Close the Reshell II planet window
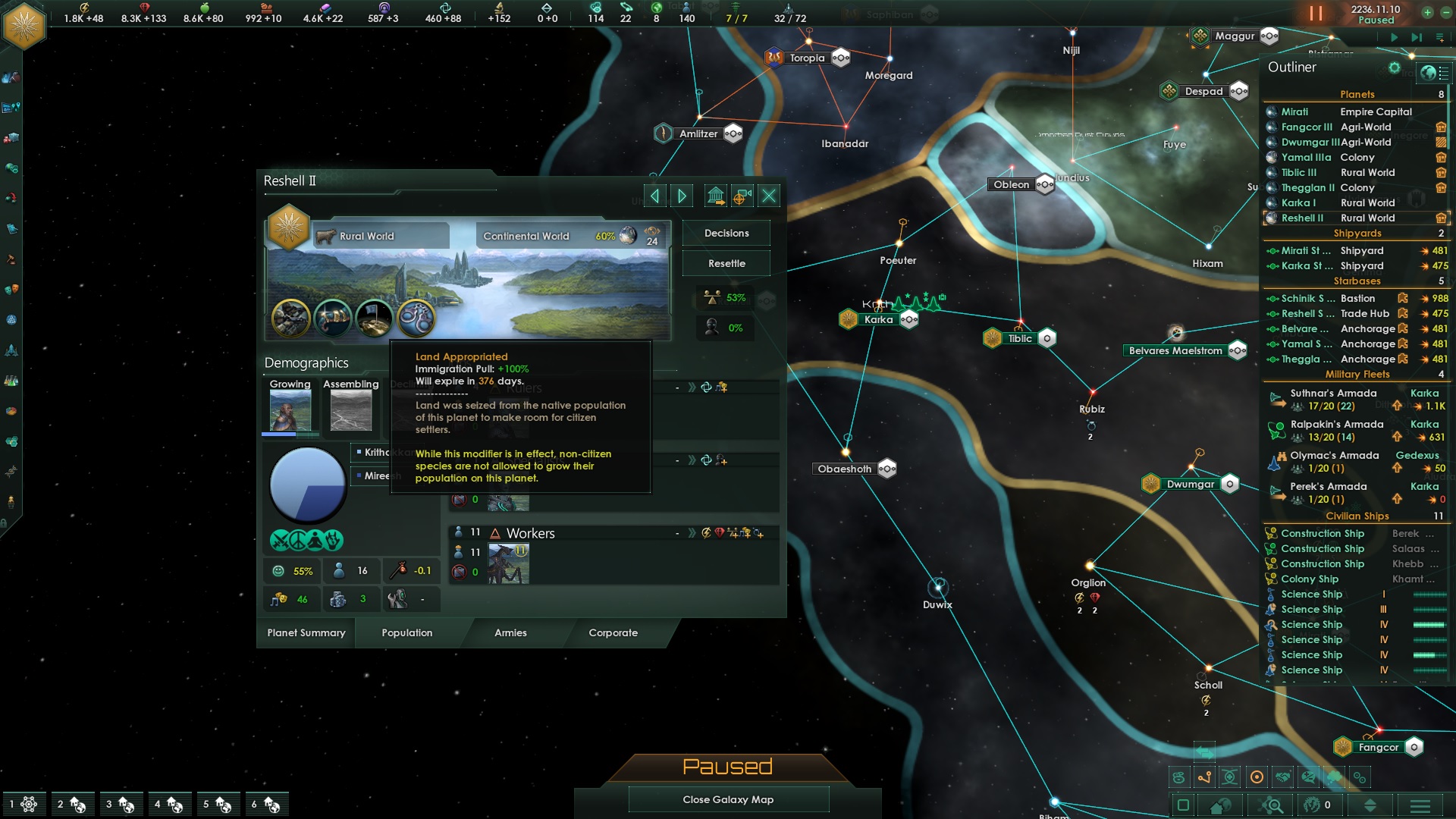 [769, 196]
